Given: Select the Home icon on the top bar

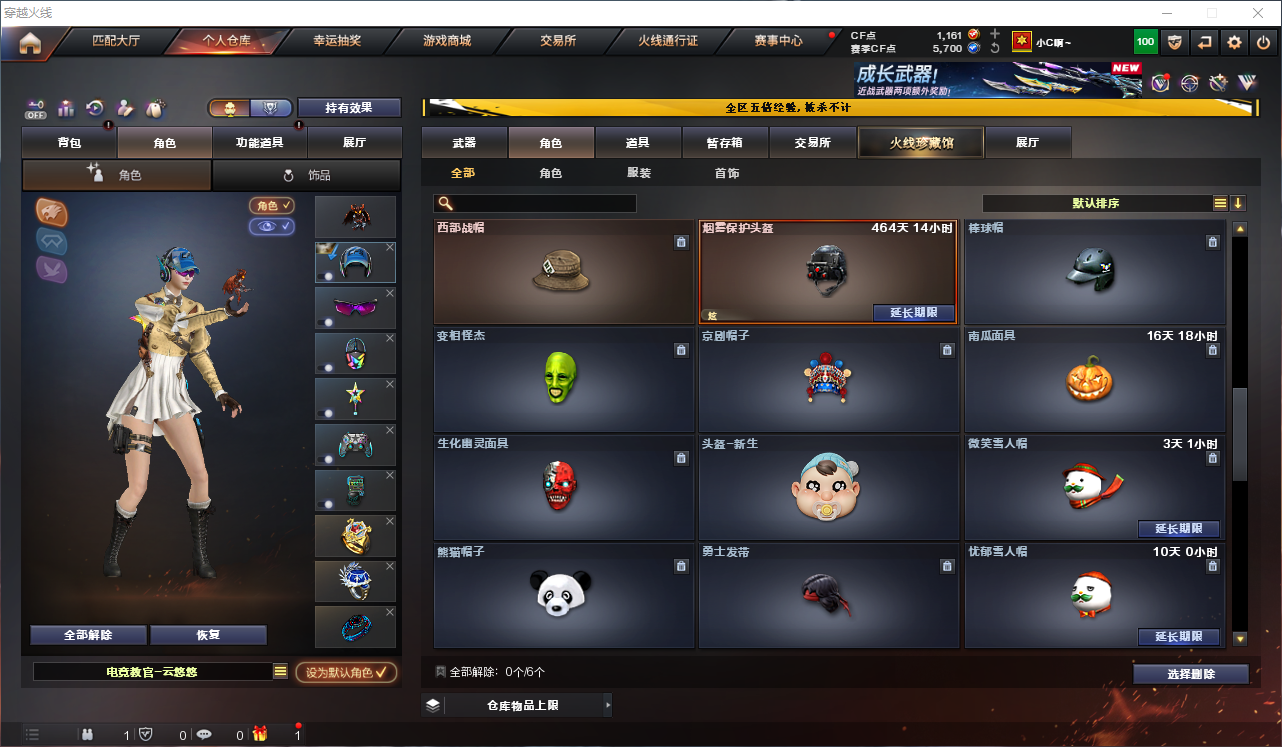Looking at the screenshot, I should 30,42.
